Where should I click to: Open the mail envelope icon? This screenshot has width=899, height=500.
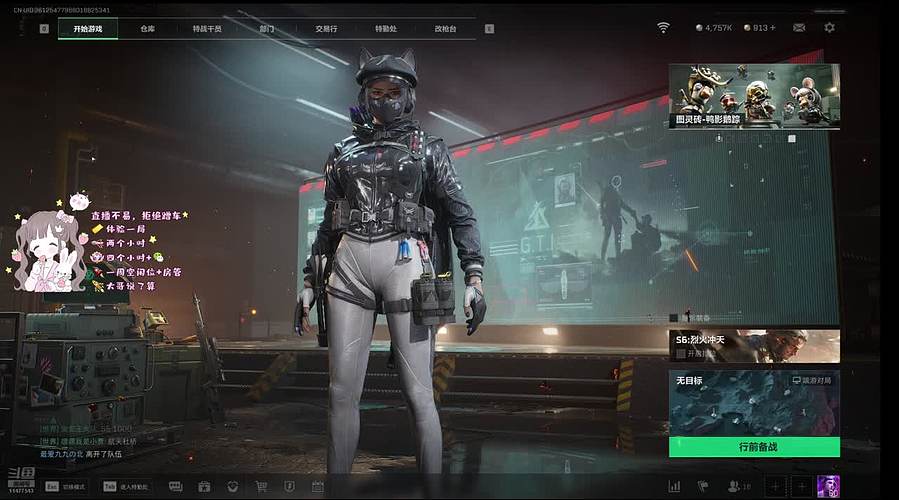point(799,28)
